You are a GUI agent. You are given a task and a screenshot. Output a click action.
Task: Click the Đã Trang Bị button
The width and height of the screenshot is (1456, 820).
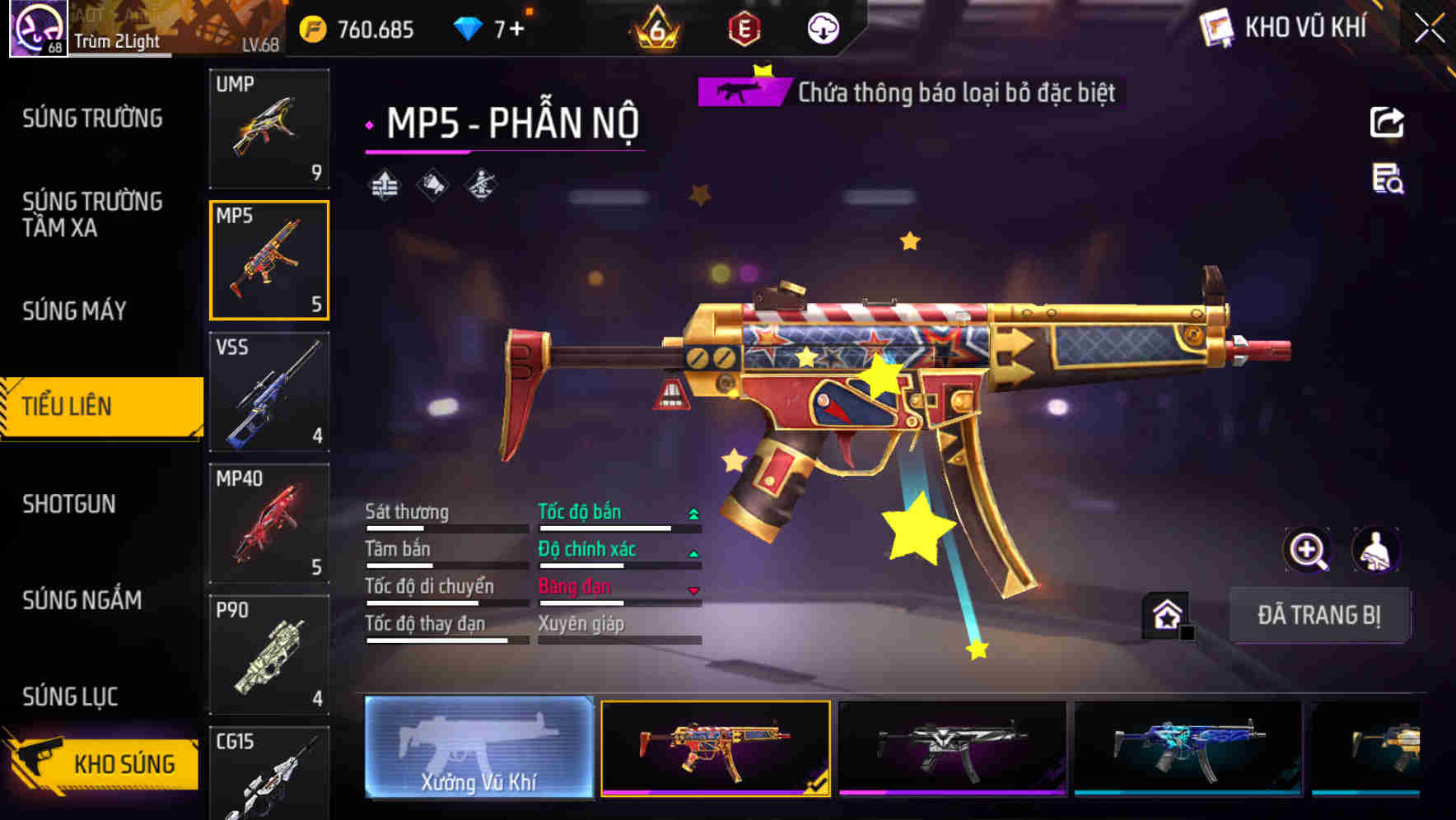tap(1318, 615)
